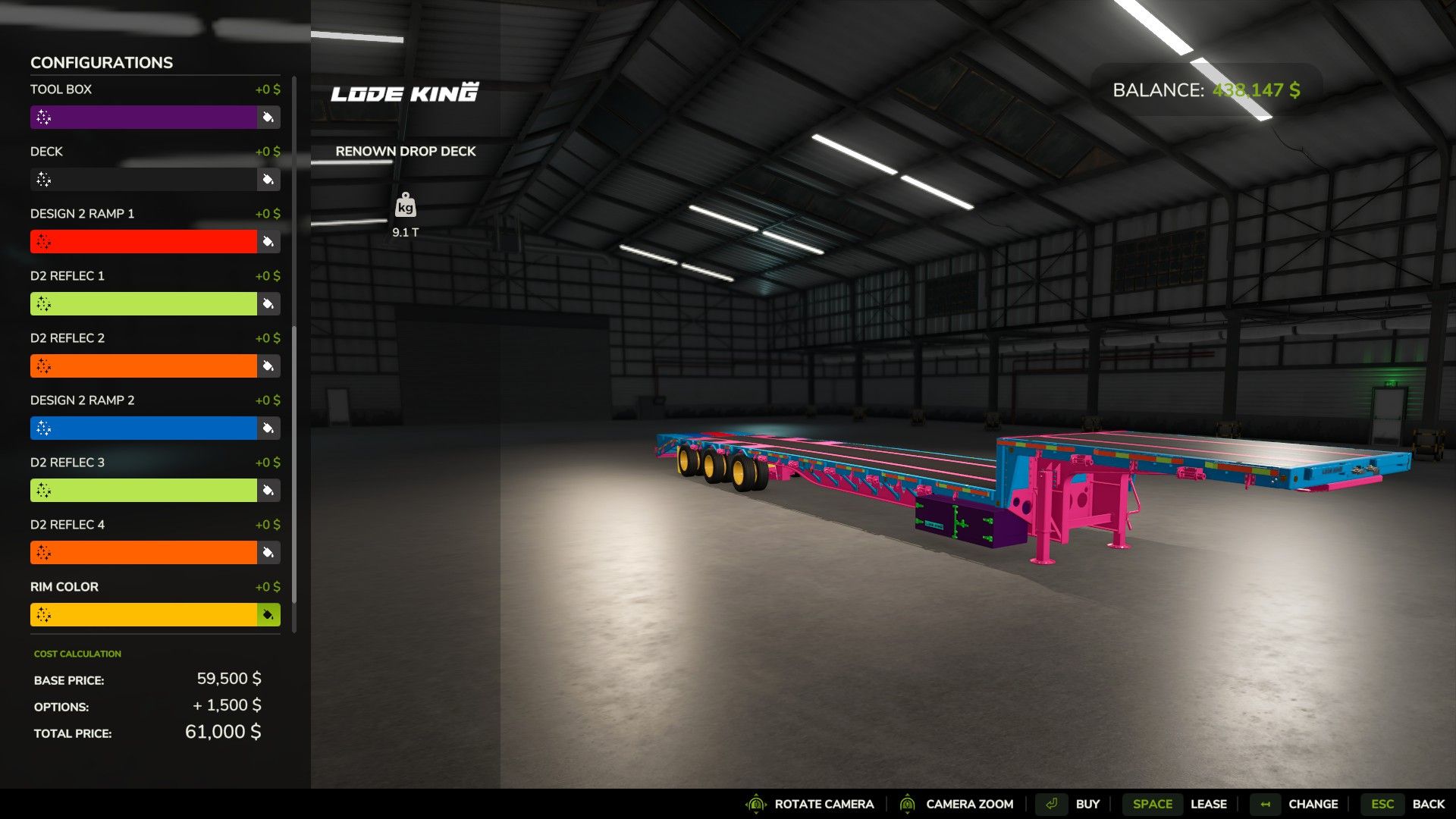Click the Balance display in the top right
The width and height of the screenshot is (1456, 819).
tap(1206, 89)
